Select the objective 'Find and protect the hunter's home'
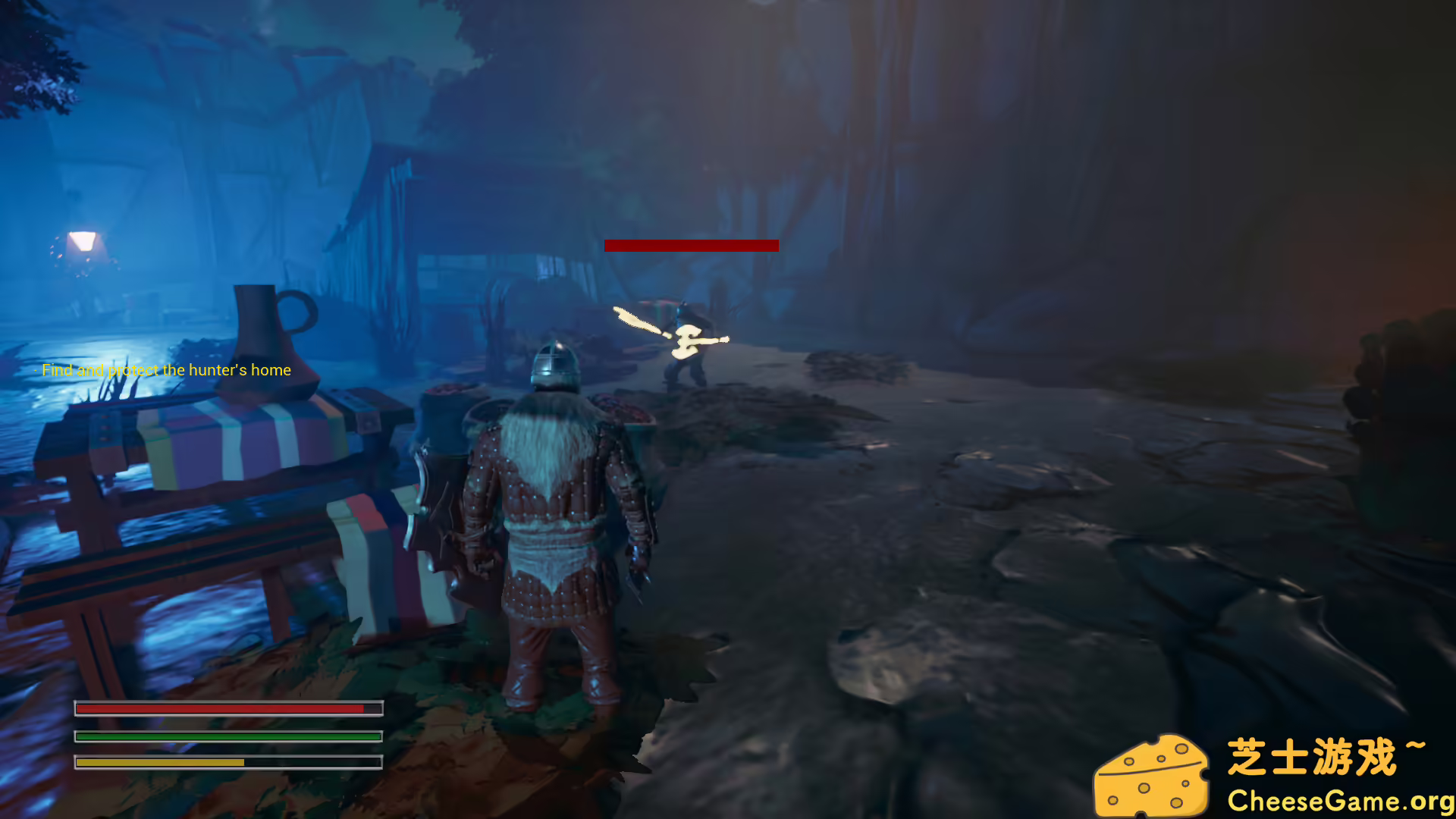Image resolution: width=1456 pixels, height=819 pixels. click(166, 370)
